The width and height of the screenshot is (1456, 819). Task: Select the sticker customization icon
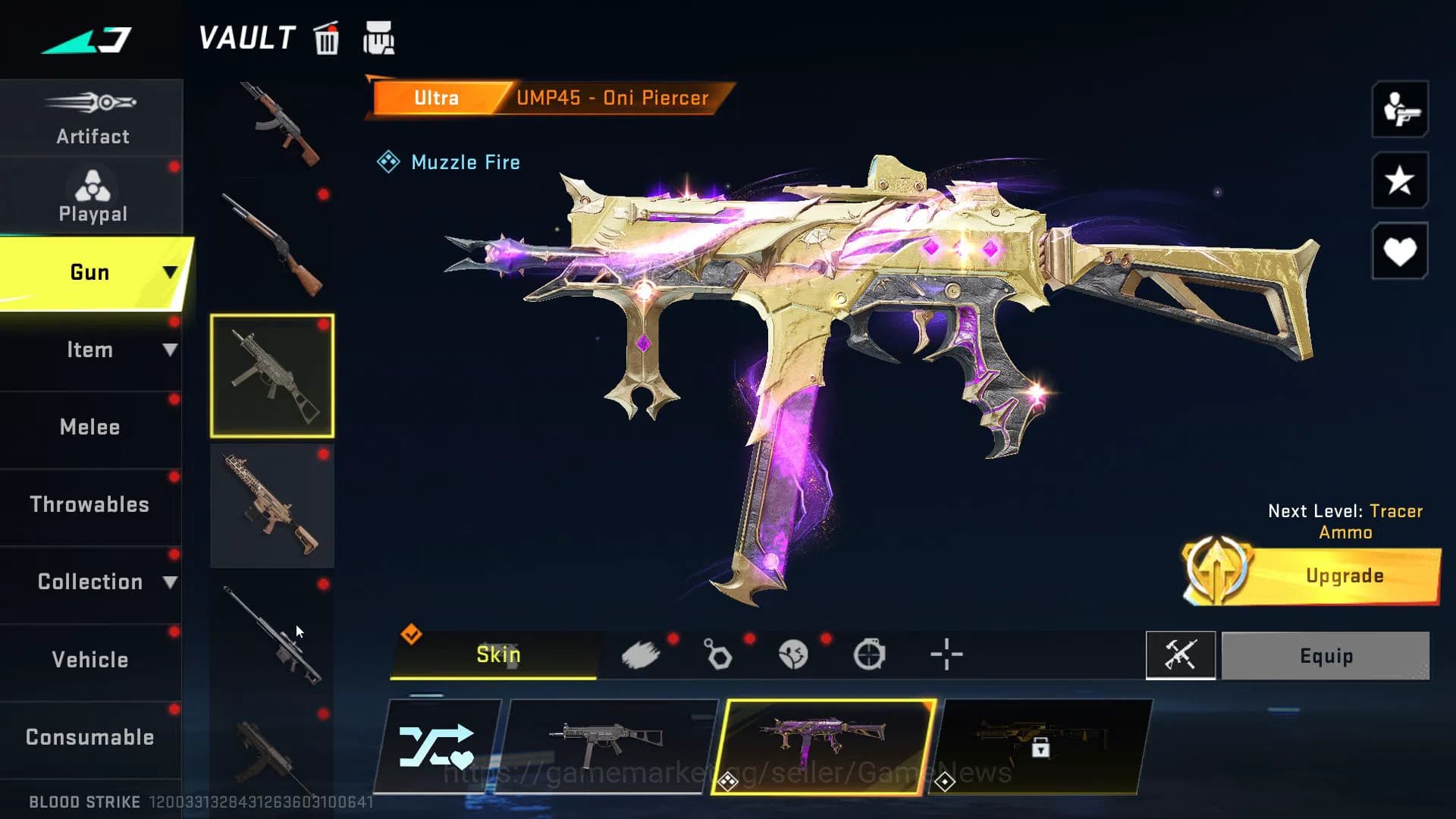click(x=793, y=654)
